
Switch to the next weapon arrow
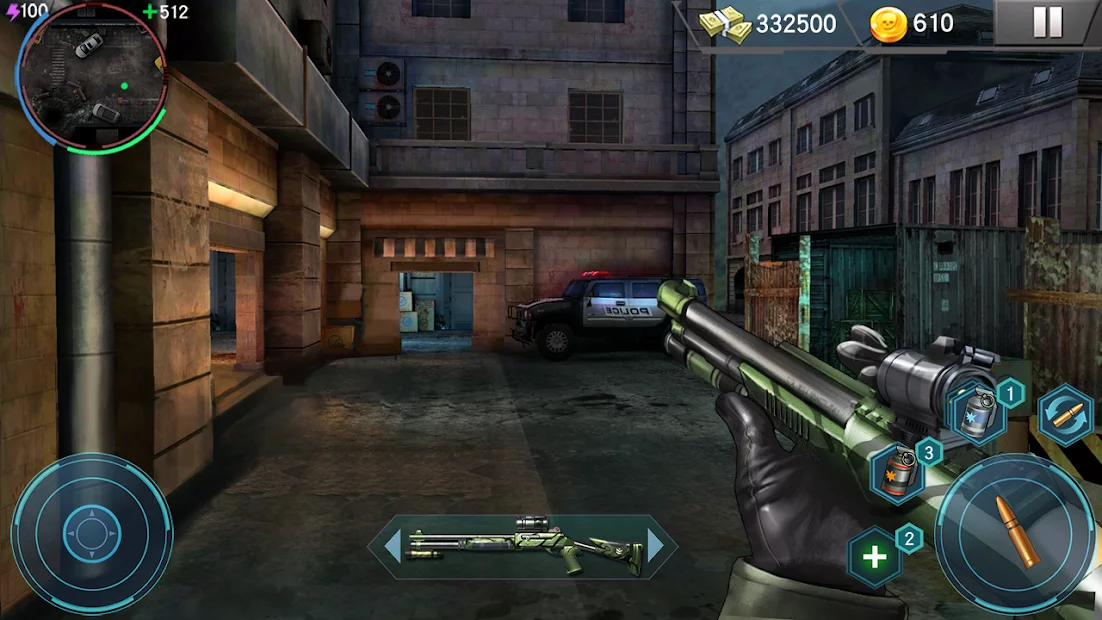point(656,545)
